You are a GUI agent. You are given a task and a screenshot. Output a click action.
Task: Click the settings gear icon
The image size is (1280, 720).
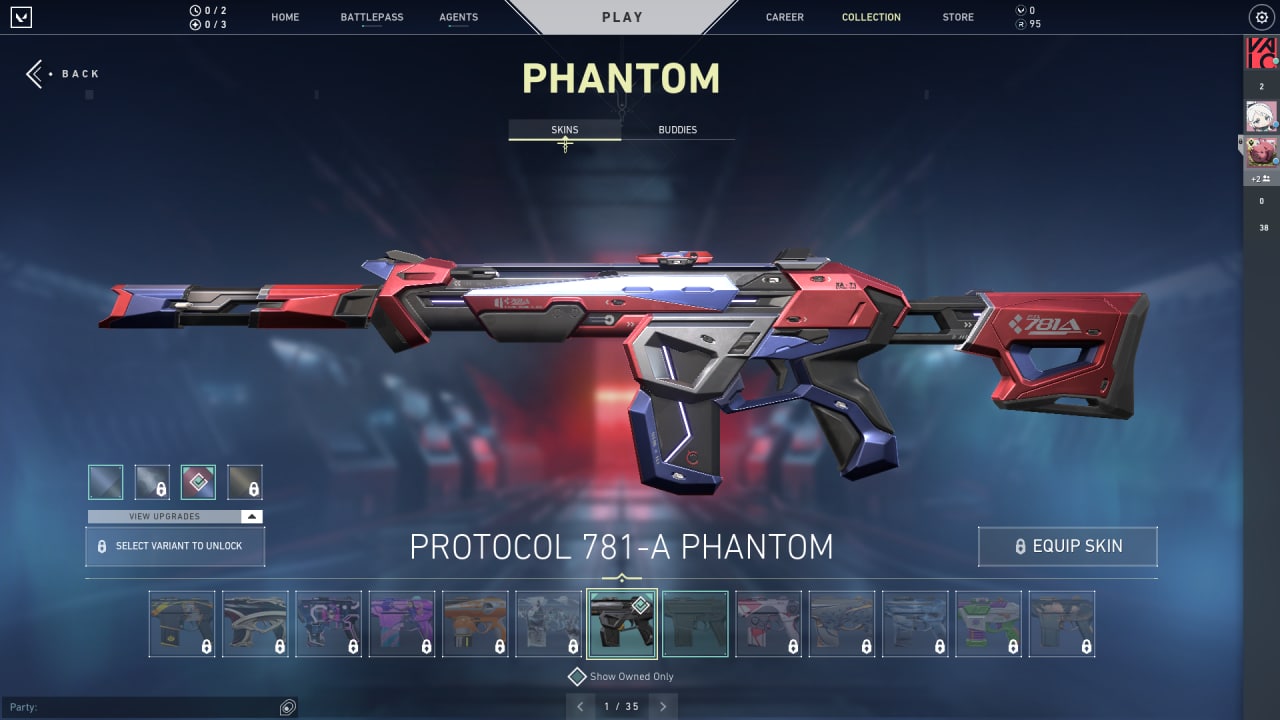coord(1261,16)
